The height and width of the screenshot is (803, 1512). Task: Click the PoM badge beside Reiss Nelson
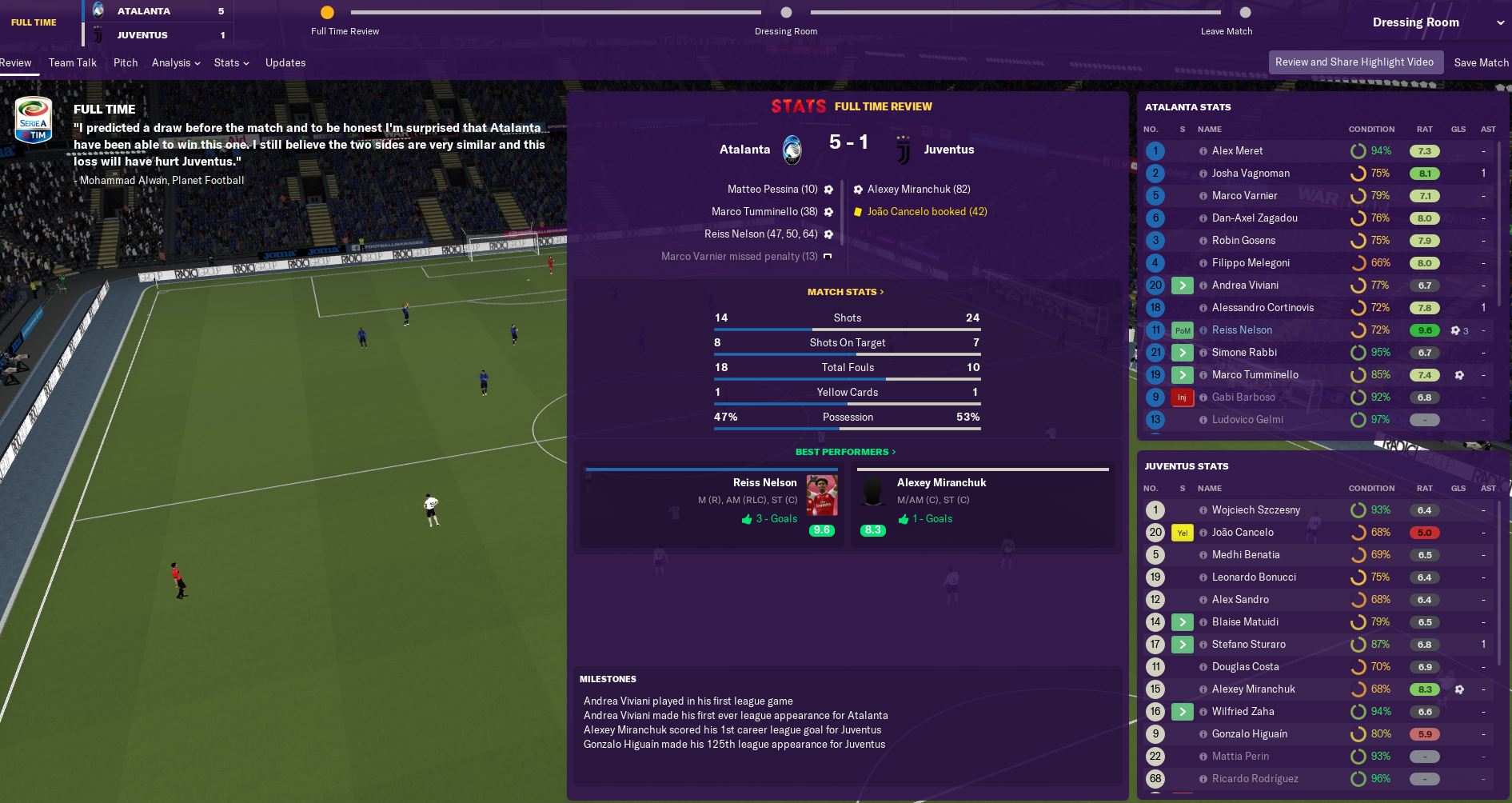coord(1182,330)
